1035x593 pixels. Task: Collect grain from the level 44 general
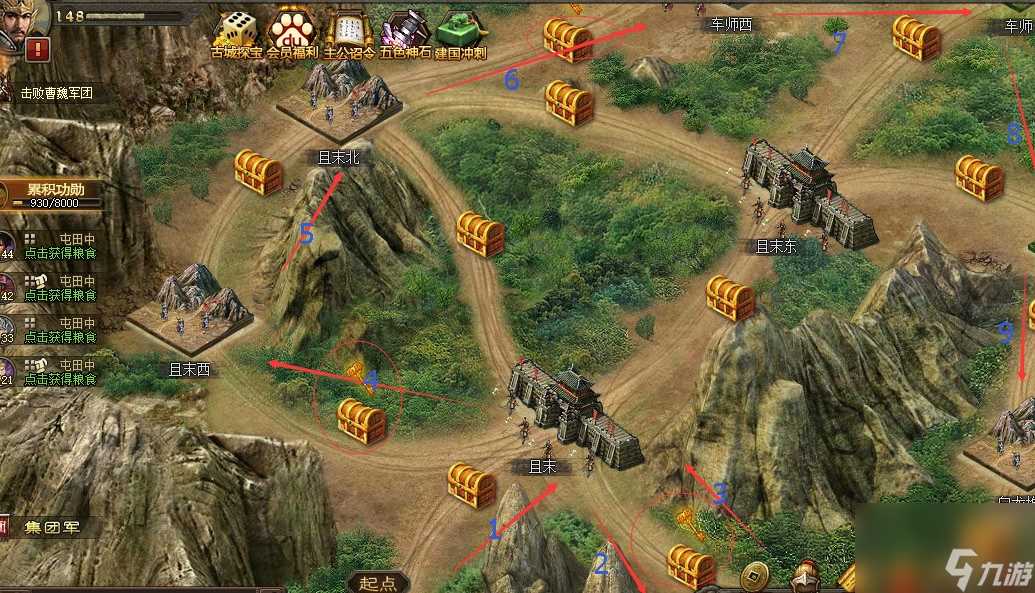(60, 246)
